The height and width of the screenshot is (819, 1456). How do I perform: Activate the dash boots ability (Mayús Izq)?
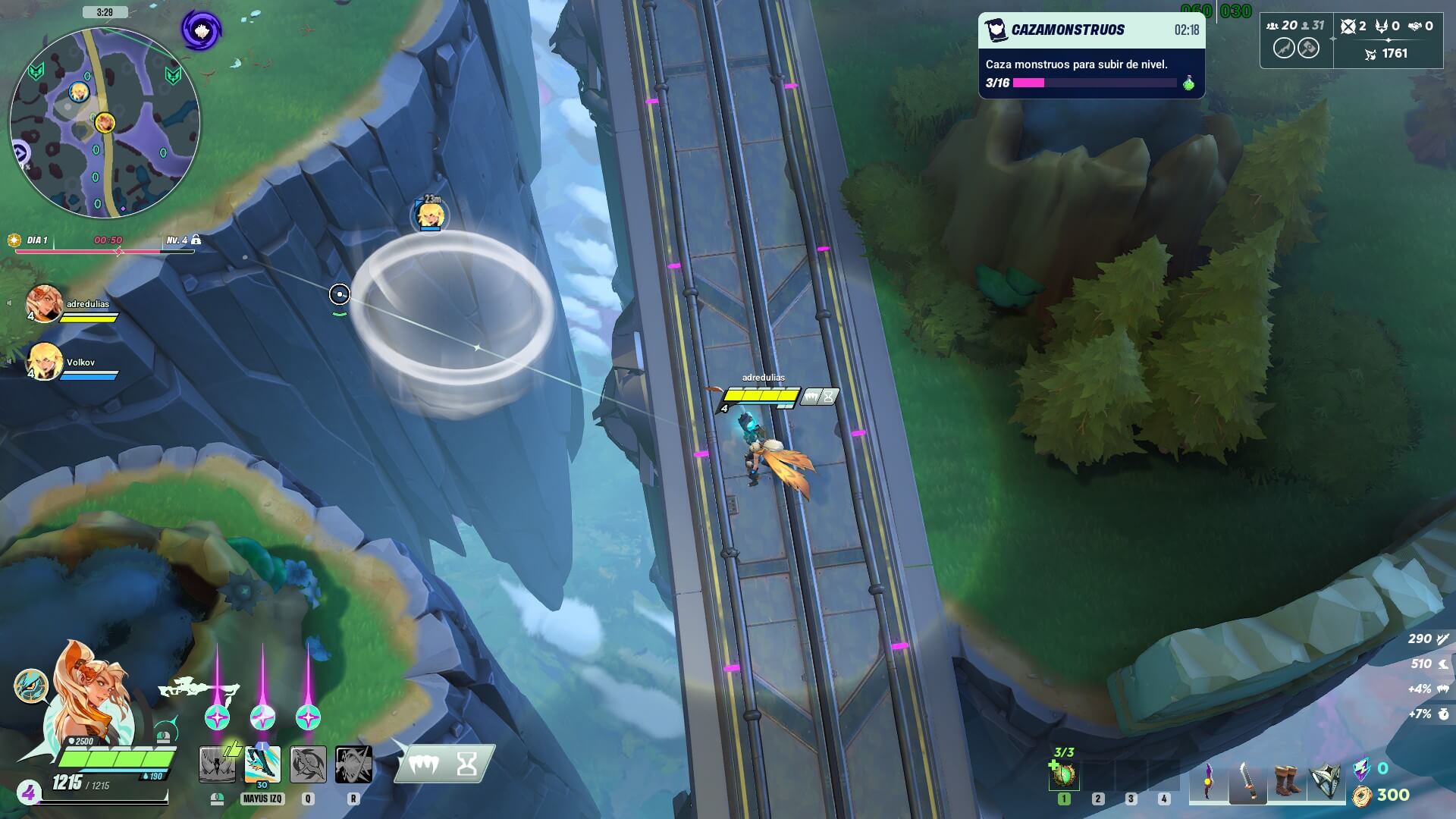coord(262,764)
